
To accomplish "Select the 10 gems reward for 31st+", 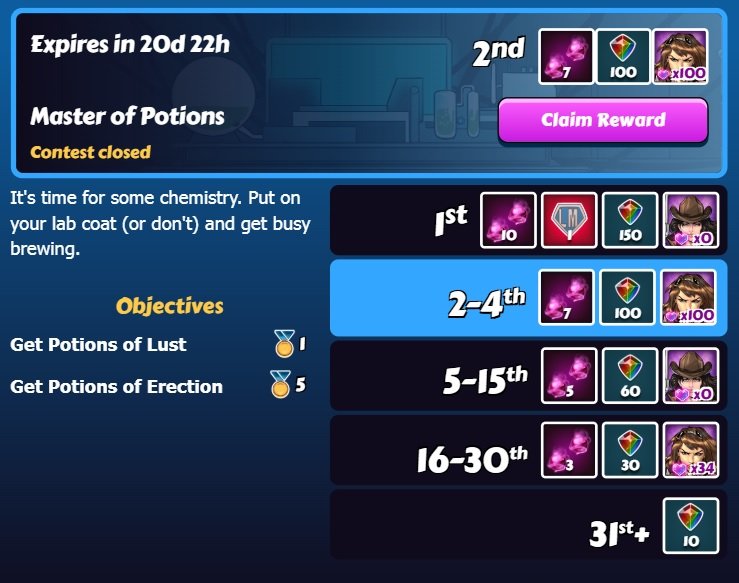I will [x=691, y=526].
